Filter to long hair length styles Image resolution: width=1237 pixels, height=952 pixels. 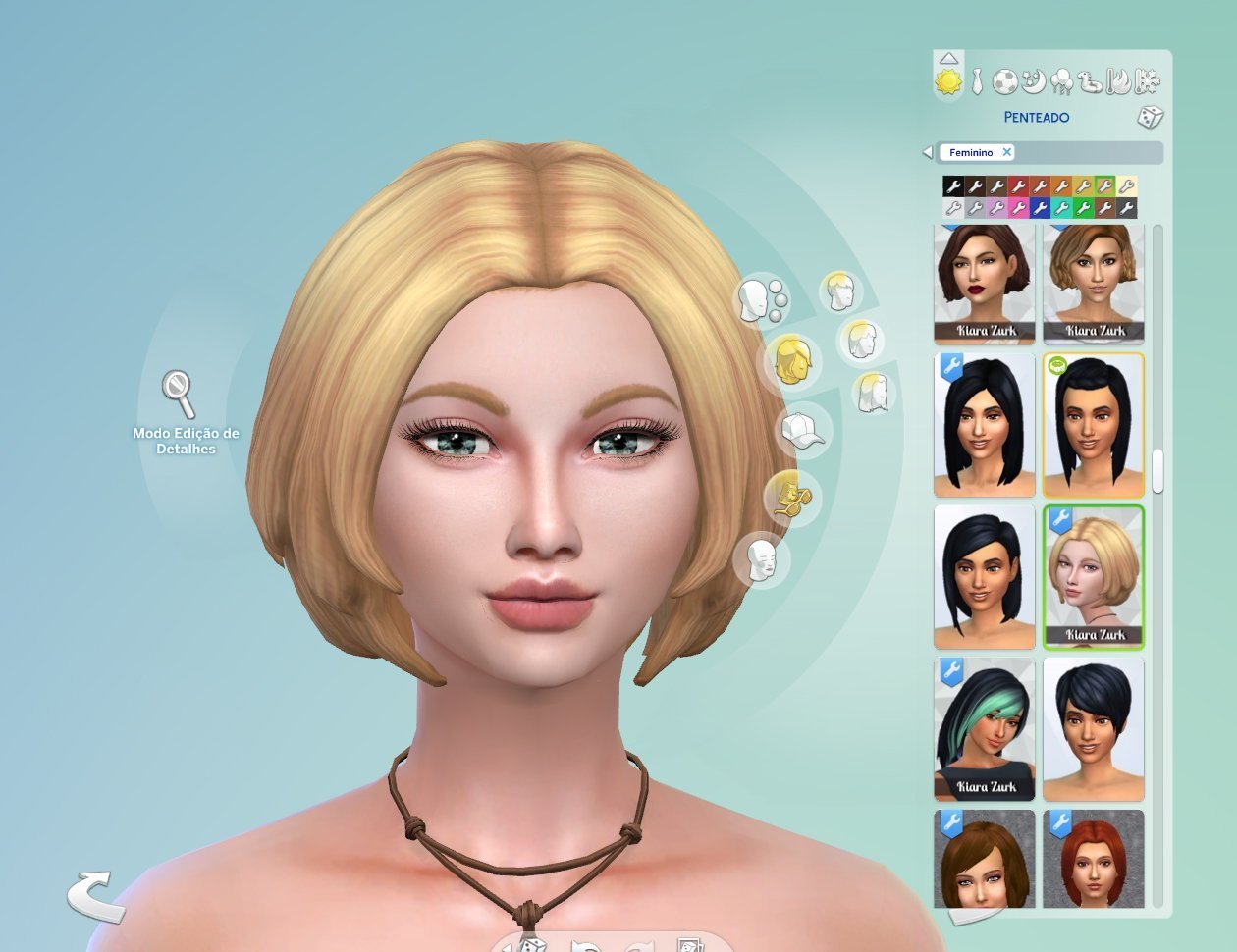coord(871,393)
